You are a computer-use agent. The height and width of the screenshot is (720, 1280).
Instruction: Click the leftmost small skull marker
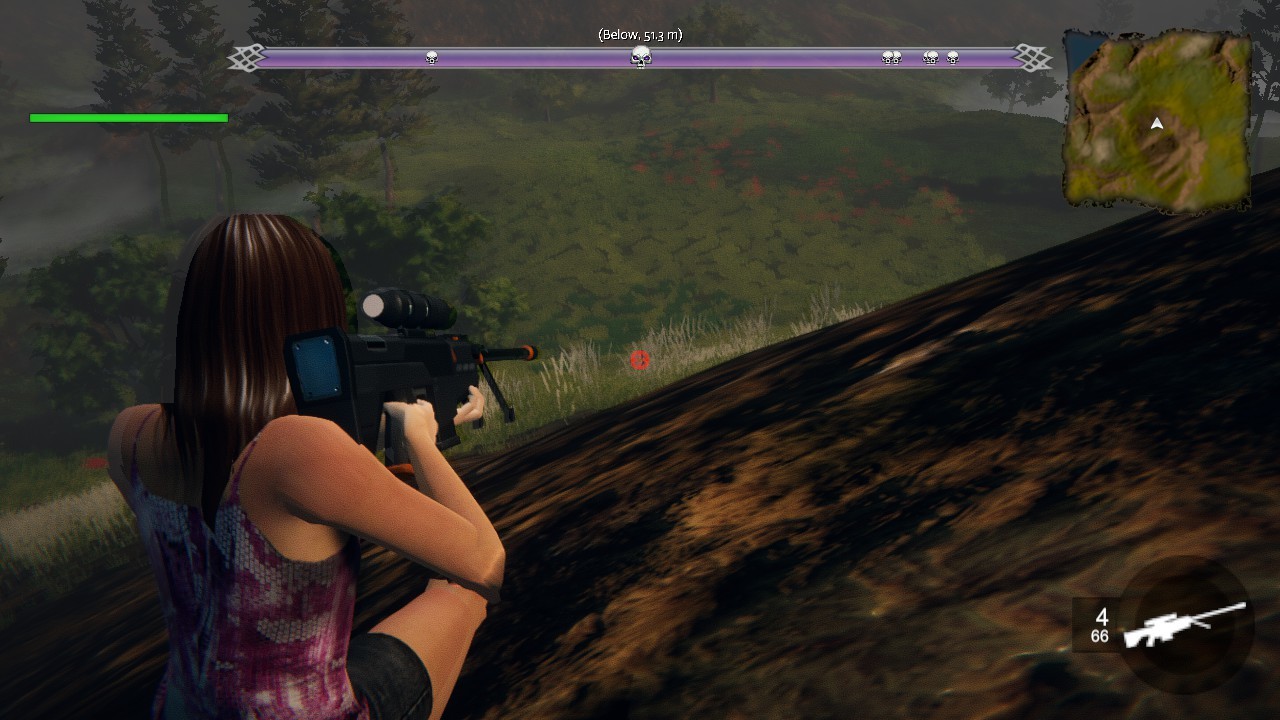coord(430,58)
